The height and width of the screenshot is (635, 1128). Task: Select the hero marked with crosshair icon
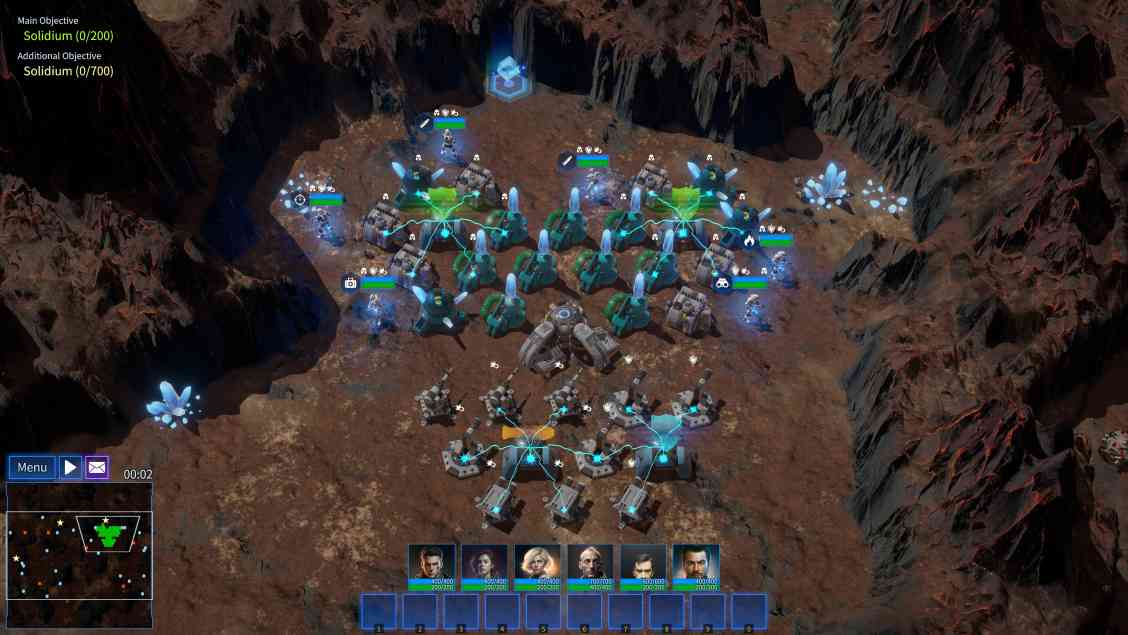pos(322,222)
